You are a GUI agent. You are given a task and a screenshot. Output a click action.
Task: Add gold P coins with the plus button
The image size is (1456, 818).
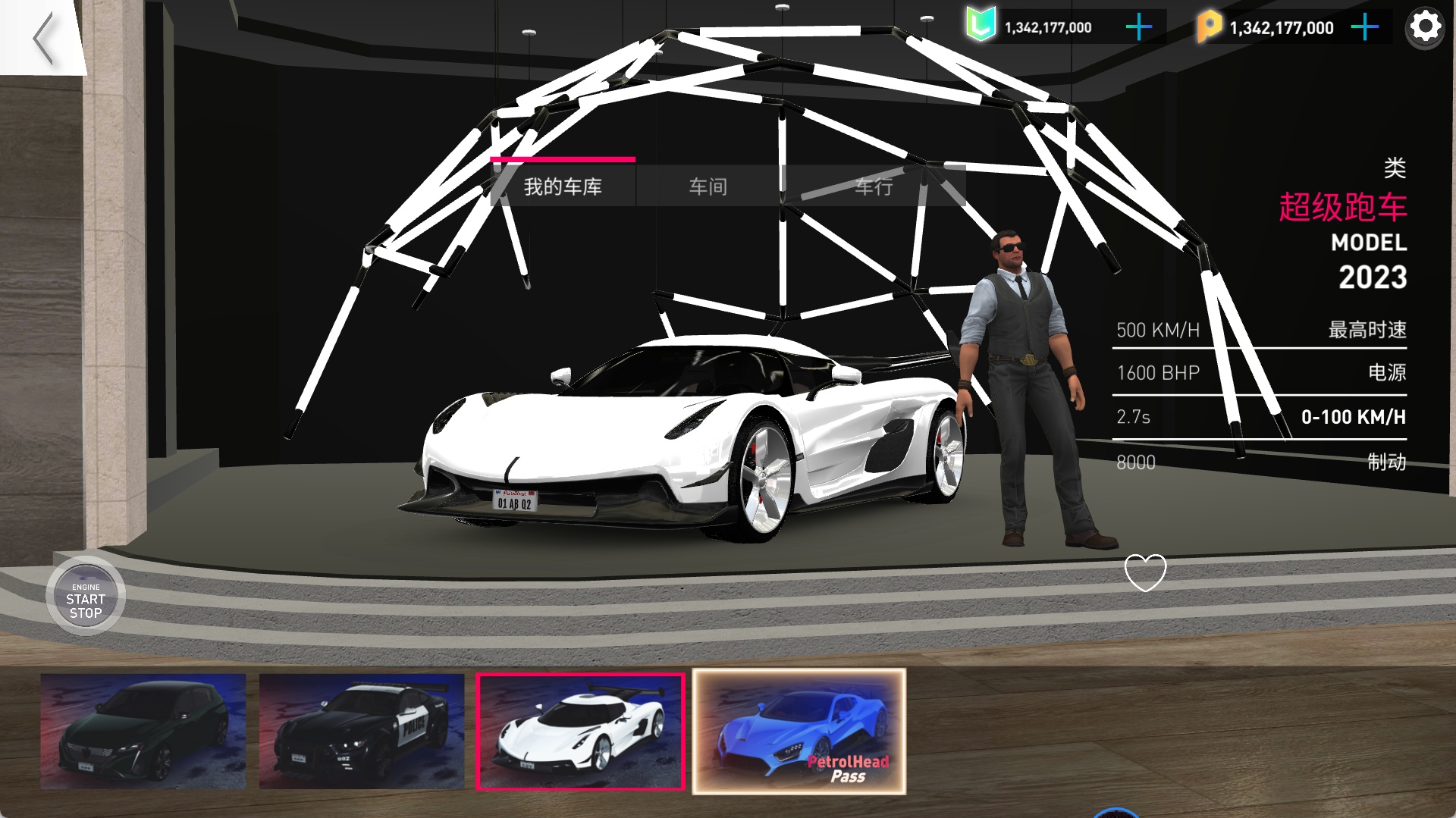[1364, 28]
